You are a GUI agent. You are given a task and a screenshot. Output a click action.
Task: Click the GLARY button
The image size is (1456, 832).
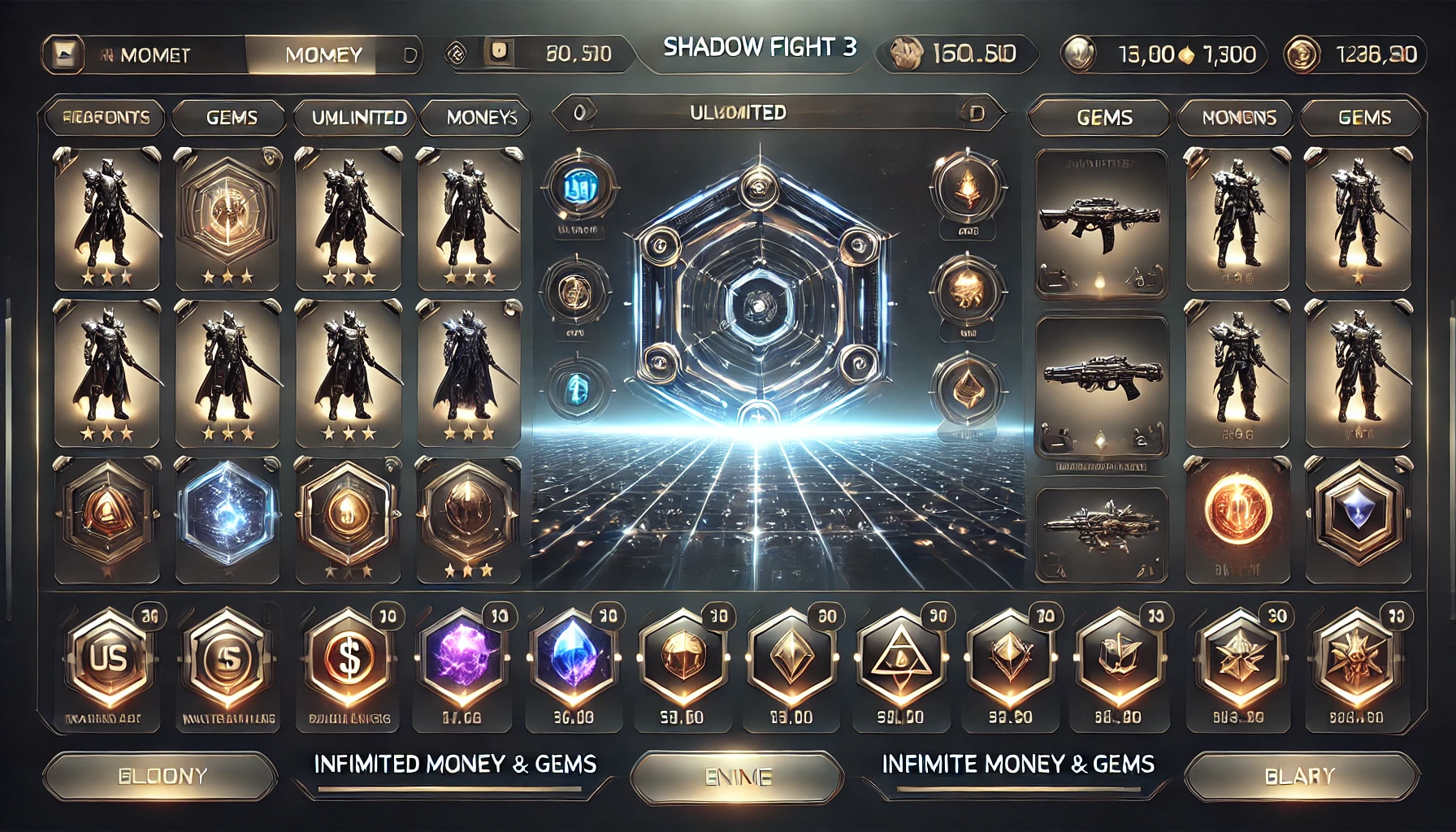1300,776
